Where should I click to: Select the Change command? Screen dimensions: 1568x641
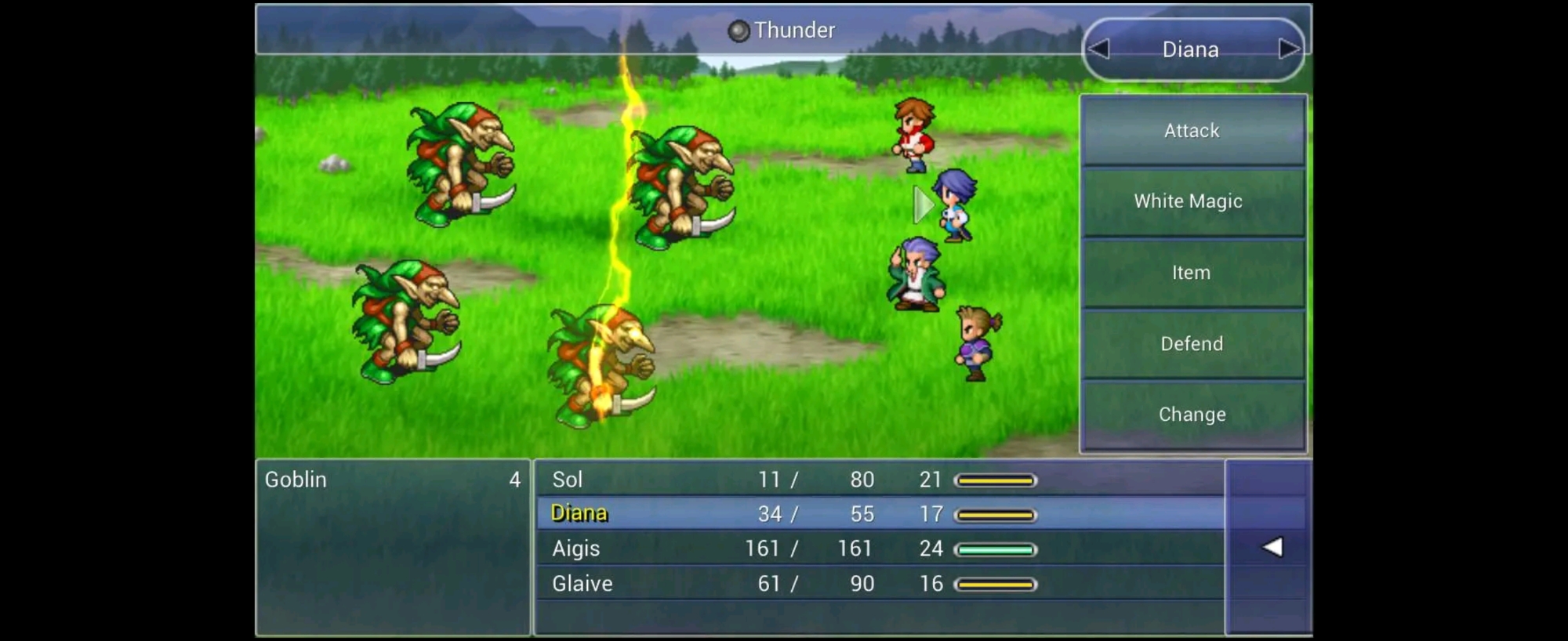click(x=1192, y=415)
